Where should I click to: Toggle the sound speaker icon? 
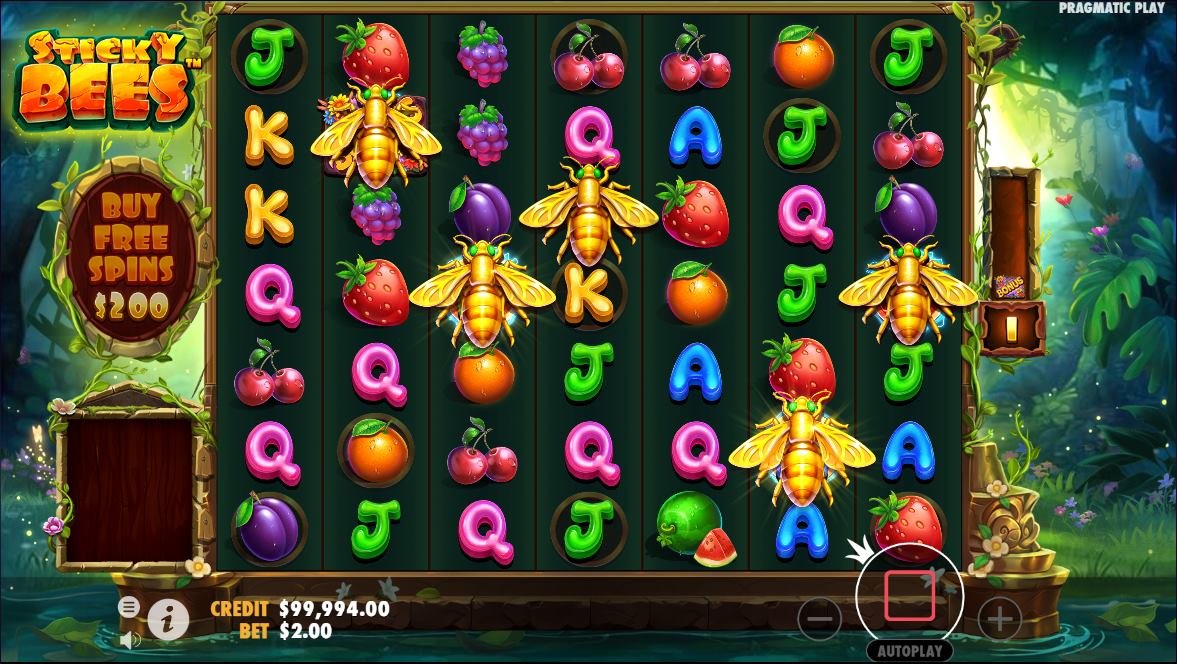click(129, 638)
